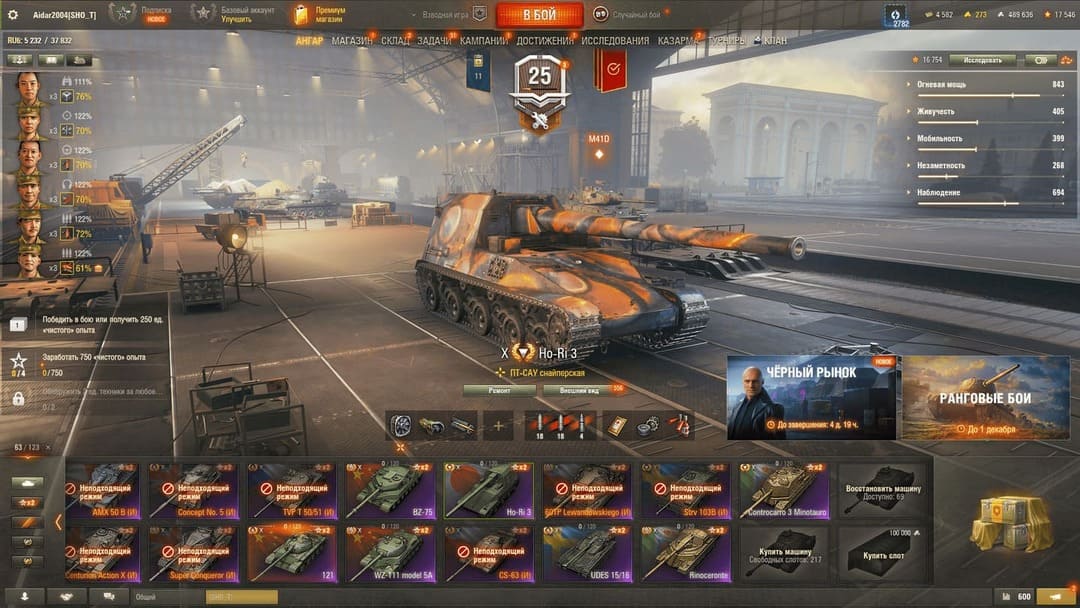The height and width of the screenshot is (608, 1080).
Task: Start a battle with the В БОЙ button
Action: pyautogui.click(x=539, y=14)
